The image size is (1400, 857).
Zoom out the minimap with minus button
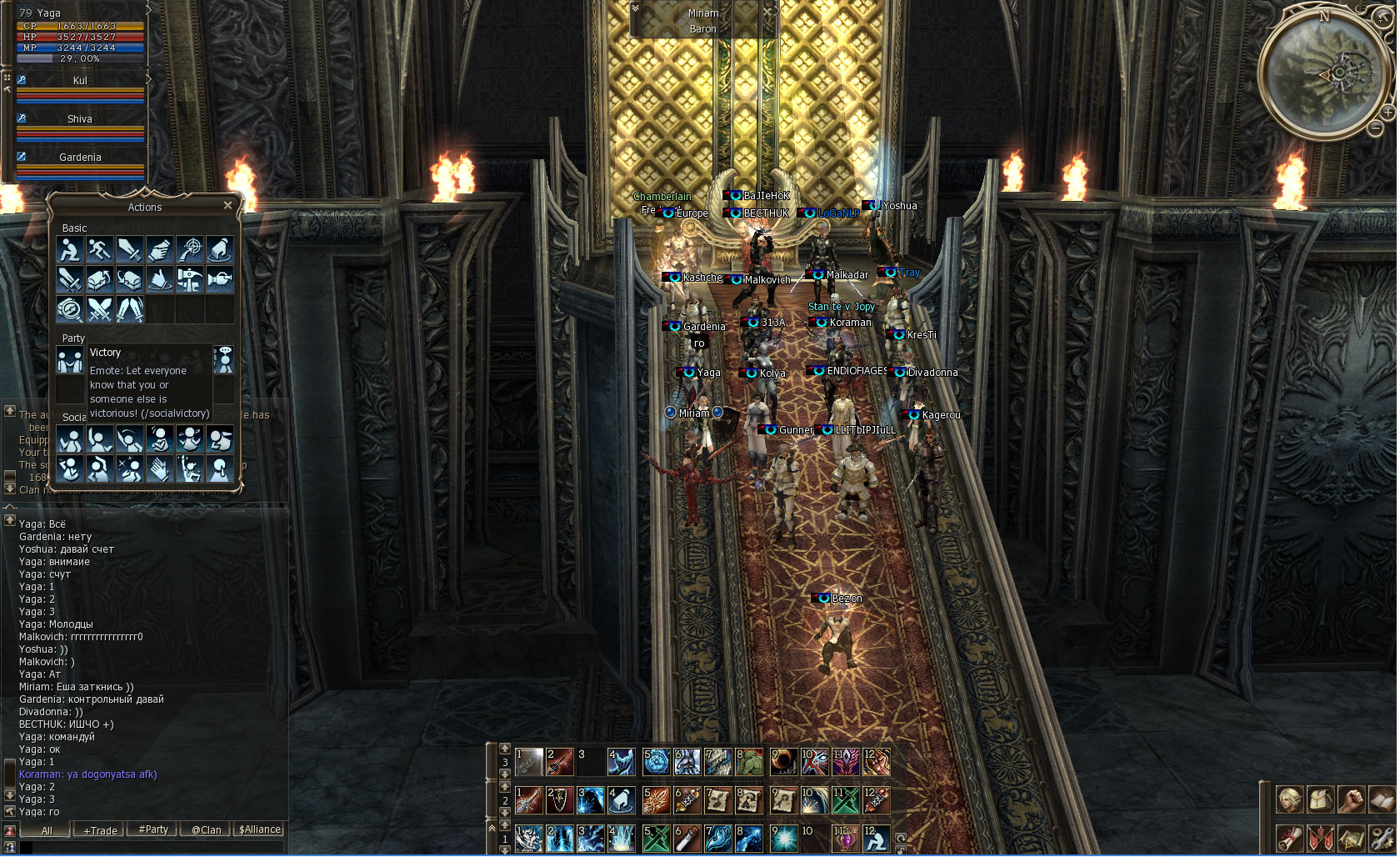click(x=1375, y=128)
